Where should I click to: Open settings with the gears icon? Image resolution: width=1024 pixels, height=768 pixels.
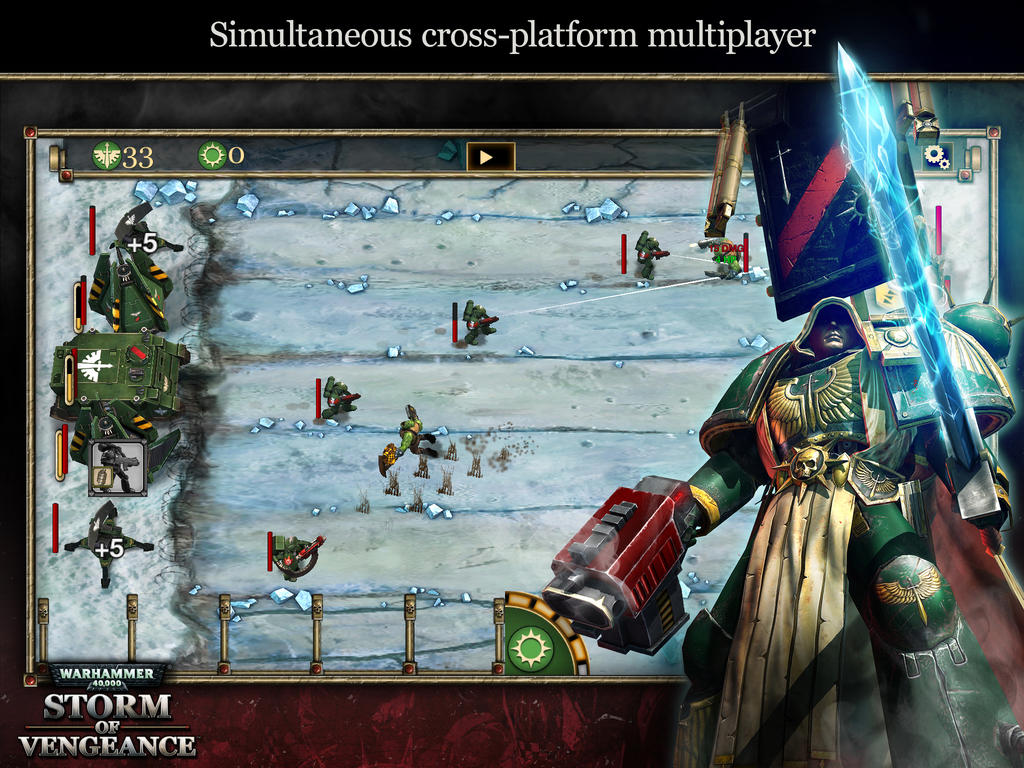(937, 156)
